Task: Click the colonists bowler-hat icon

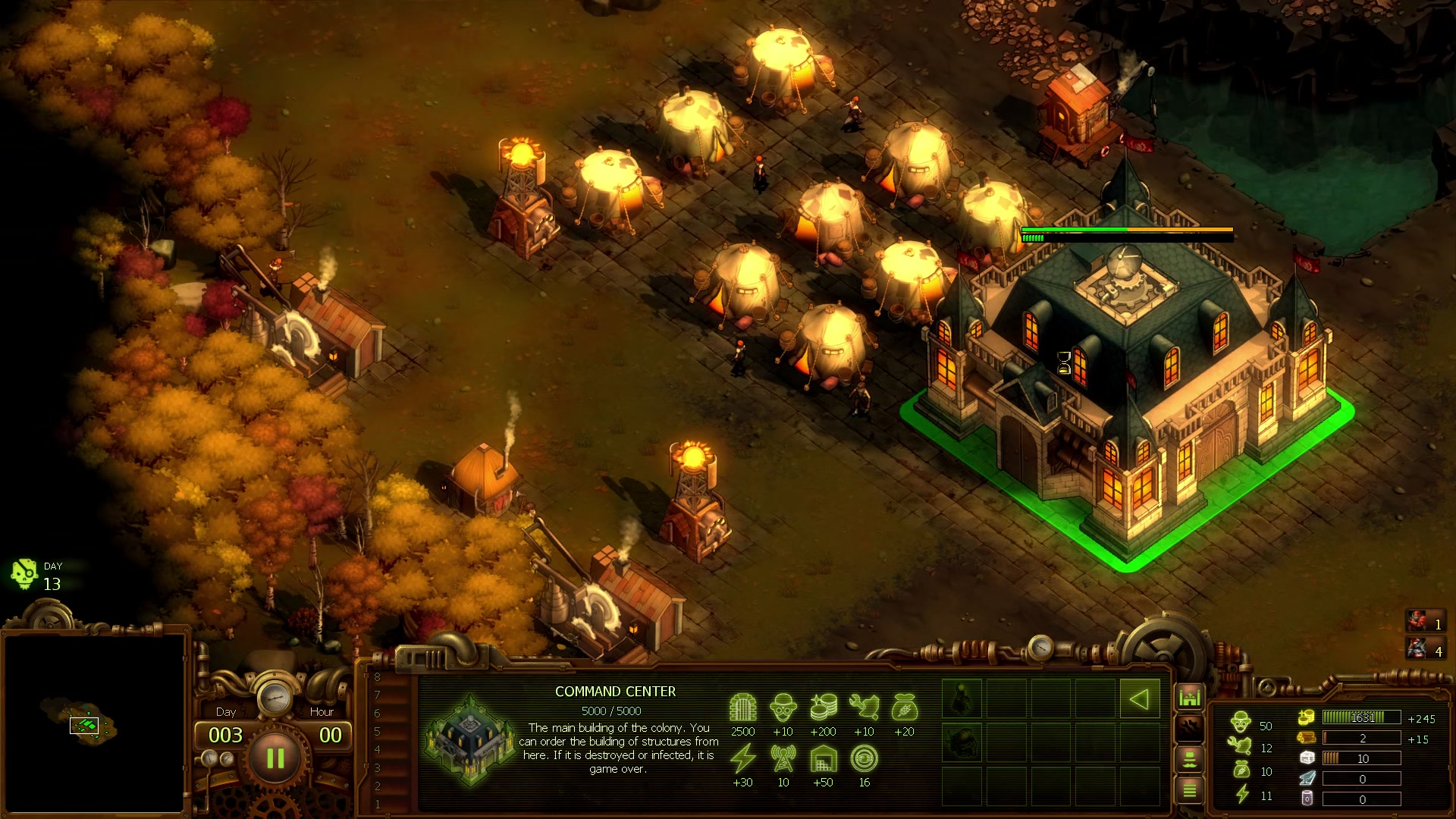Action: coord(1241,723)
